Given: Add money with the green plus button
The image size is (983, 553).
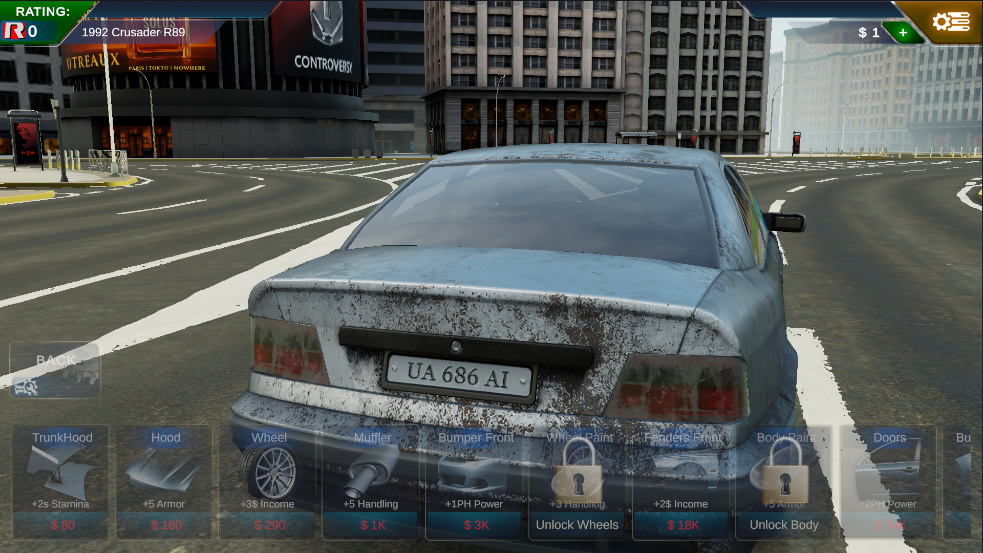Looking at the screenshot, I should coord(903,32).
